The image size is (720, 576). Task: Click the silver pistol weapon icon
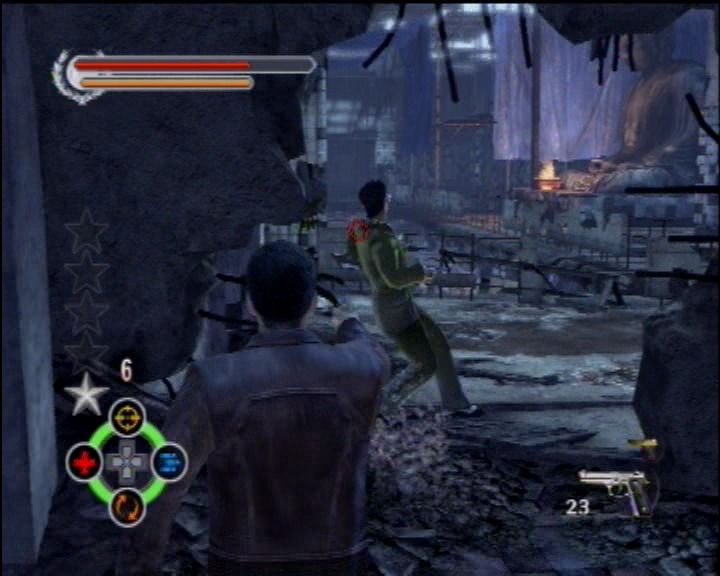[x=613, y=485]
